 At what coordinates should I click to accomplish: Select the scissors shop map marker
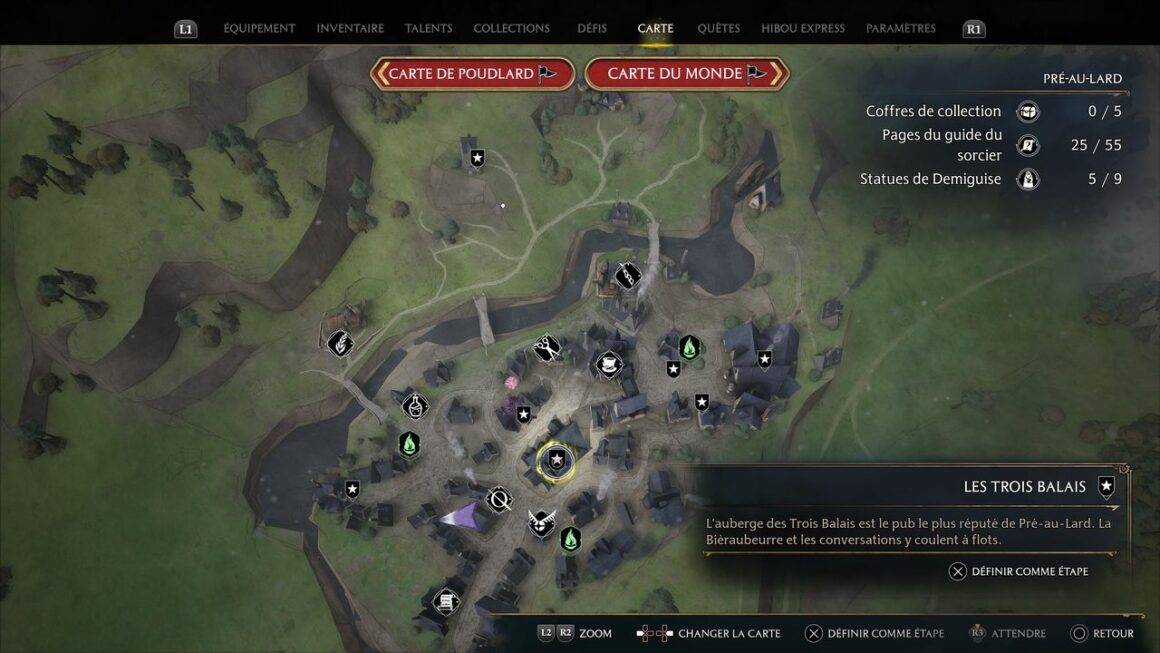546,347
